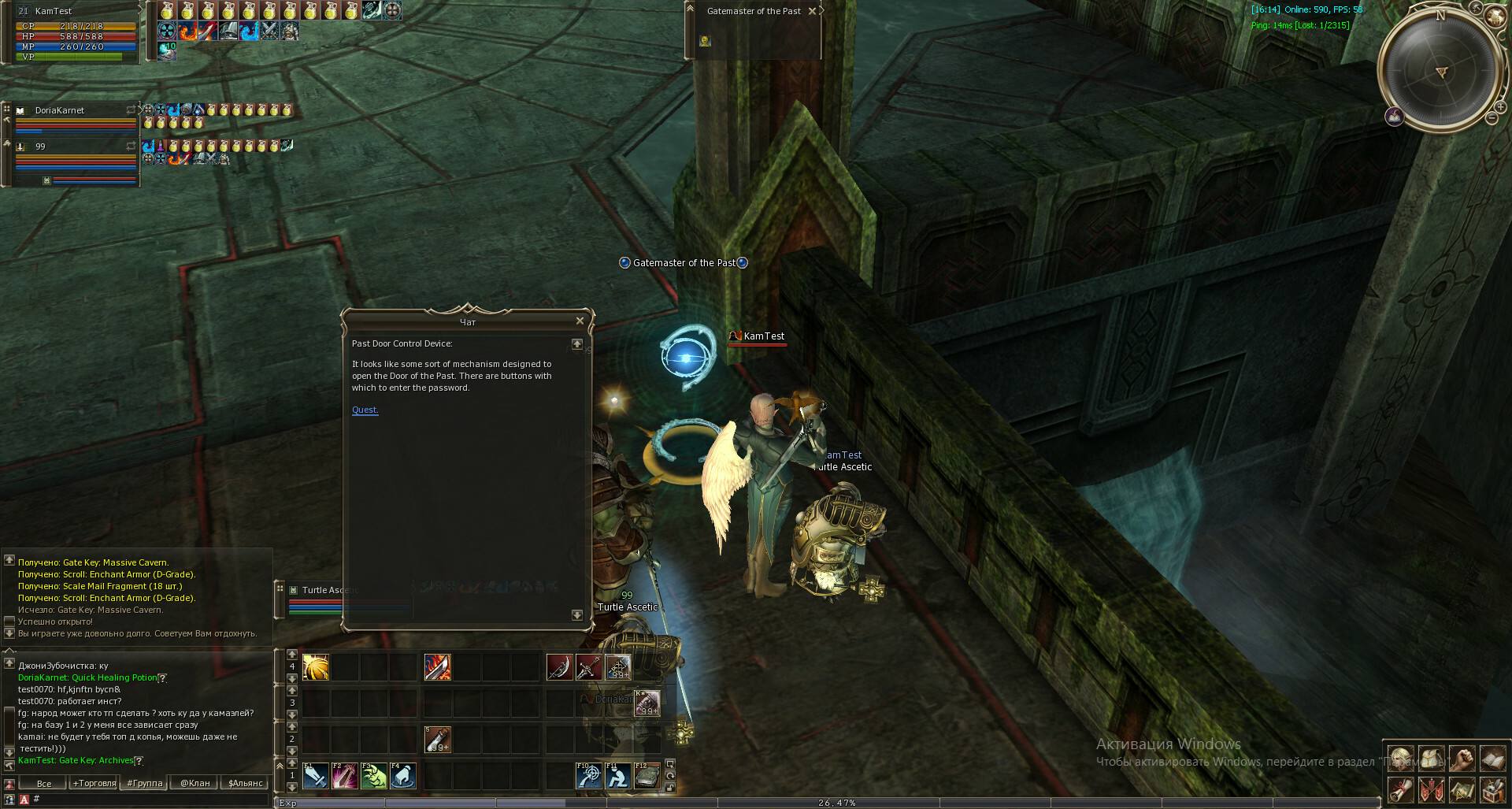The image size is (1512, 809).
Task: Click the Quest link in dialog
Action: (x=365, y=410)
